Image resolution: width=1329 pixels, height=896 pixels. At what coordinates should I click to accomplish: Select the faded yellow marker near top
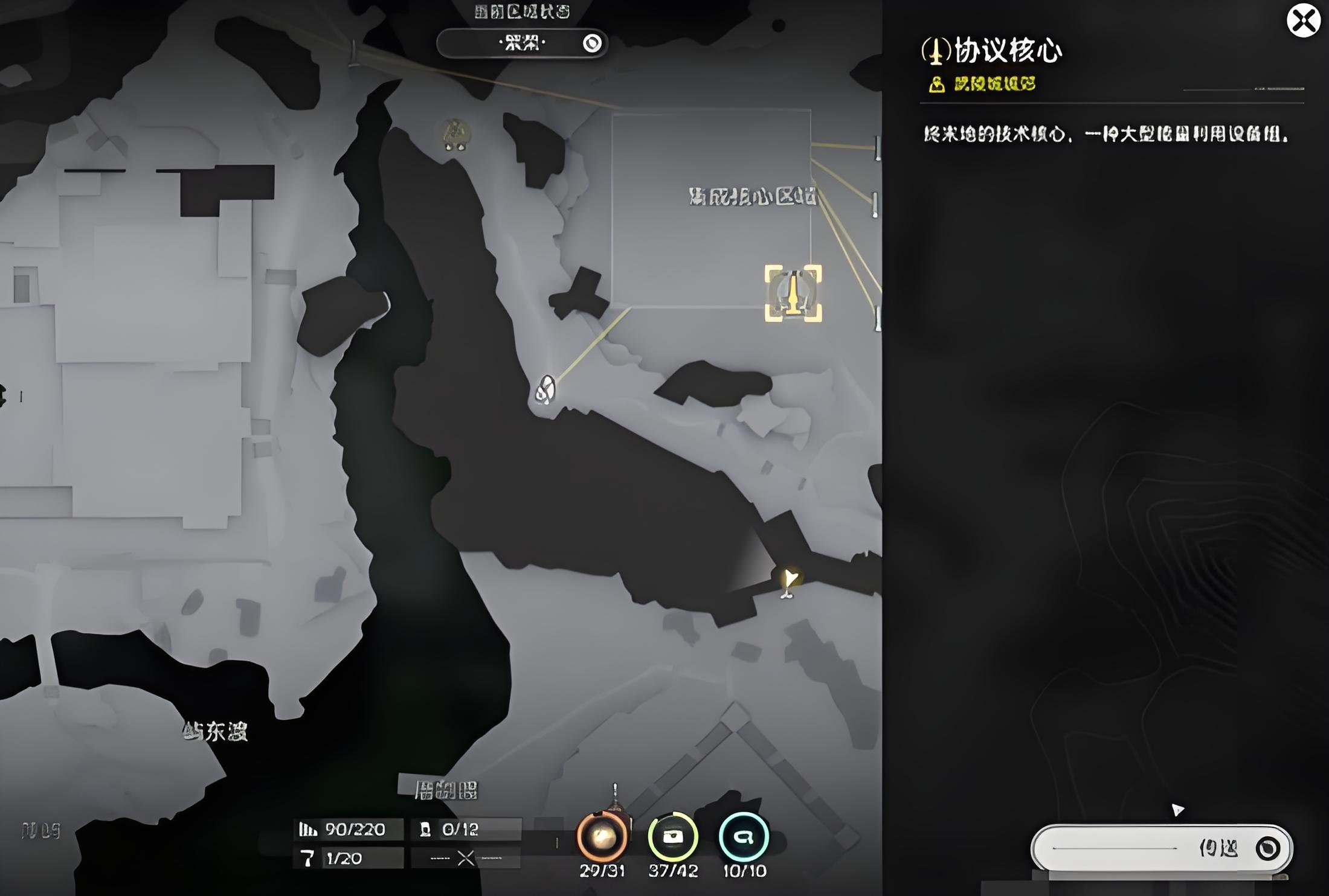pyautogui.click(x=455, y=134)
